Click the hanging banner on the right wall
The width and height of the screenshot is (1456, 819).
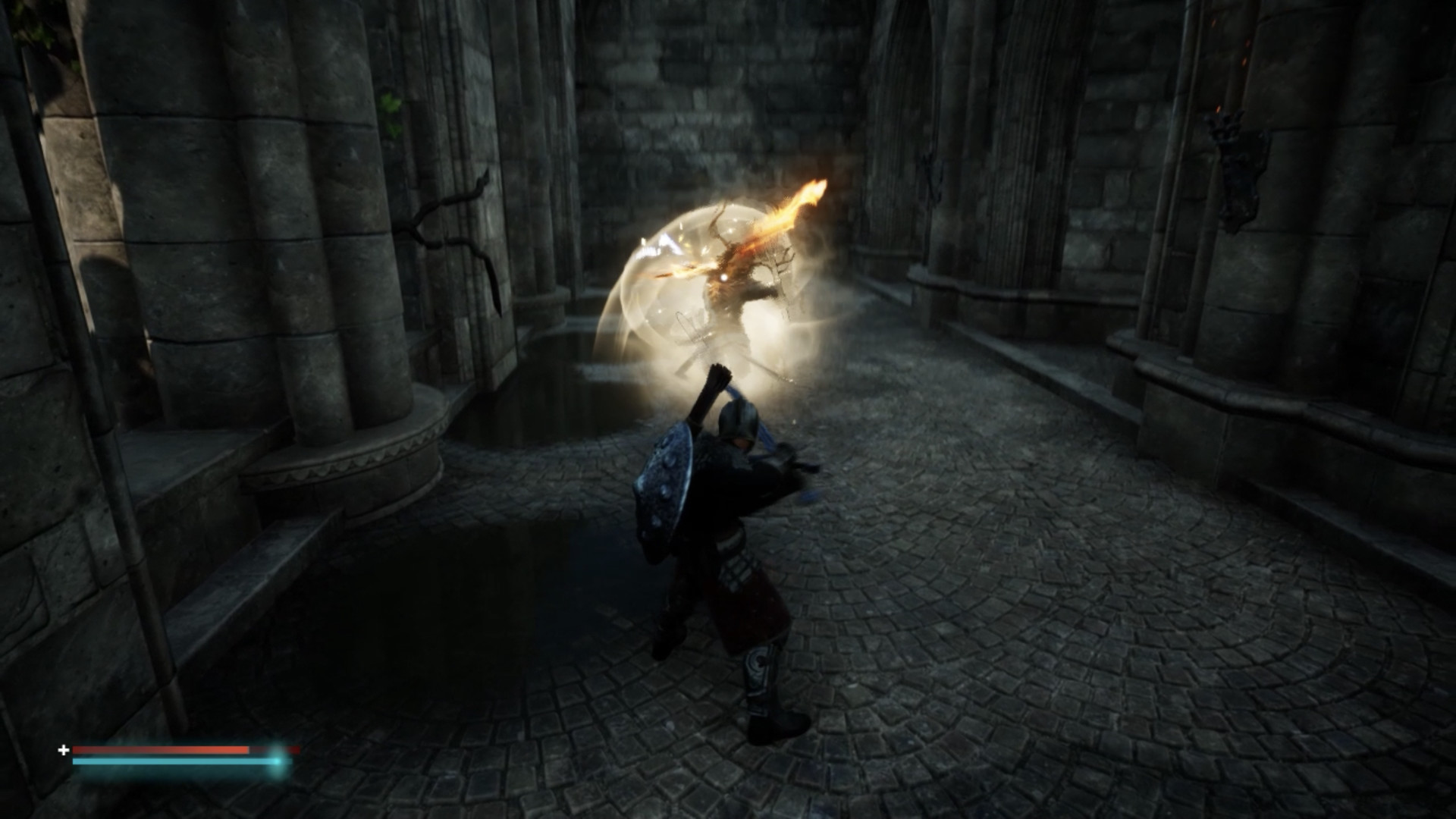tap(1240, 186)
